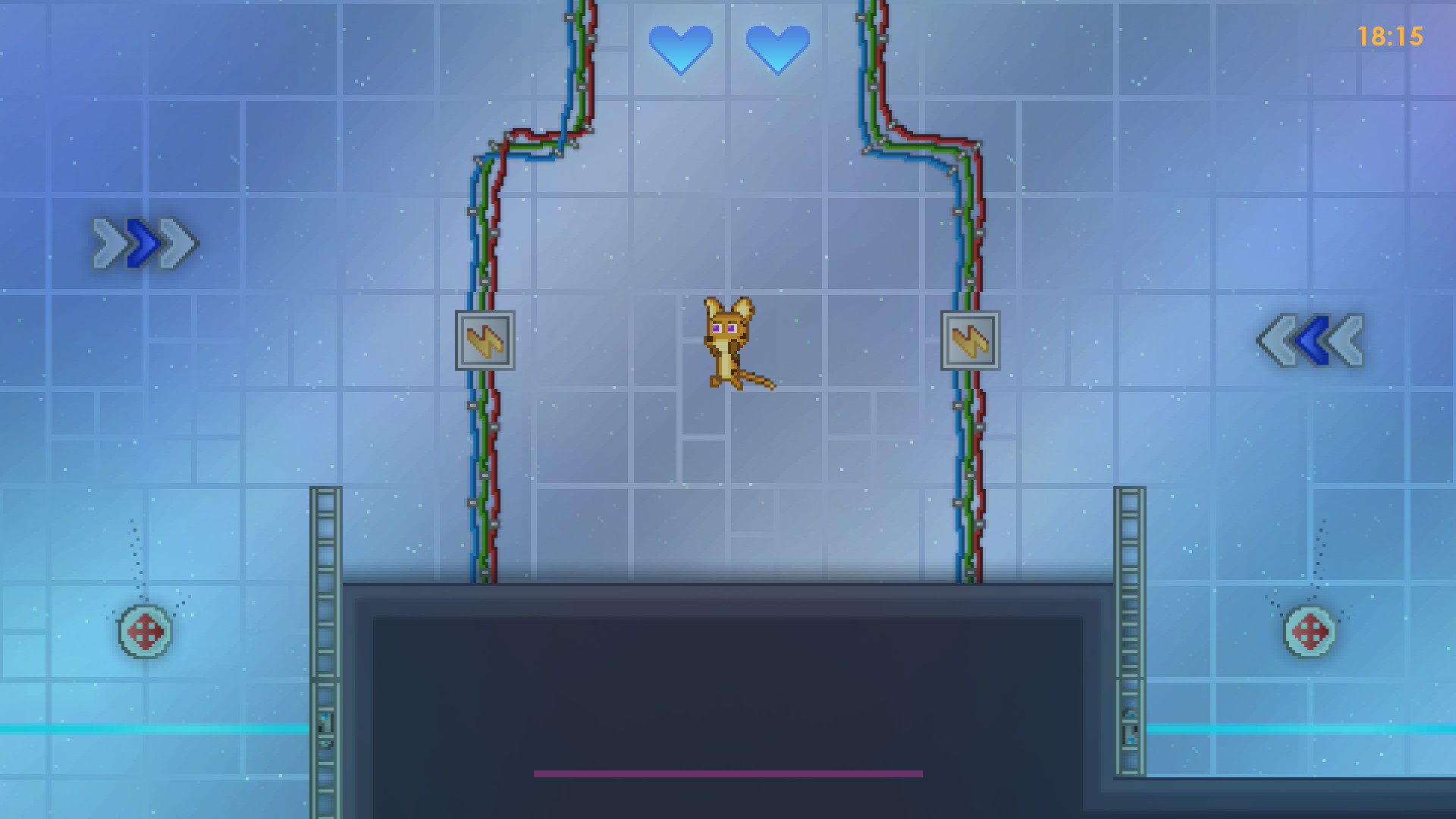Click the gray chevron nearest the right edge
This screenshot has width=1456, height=819.
(1348, 341)
